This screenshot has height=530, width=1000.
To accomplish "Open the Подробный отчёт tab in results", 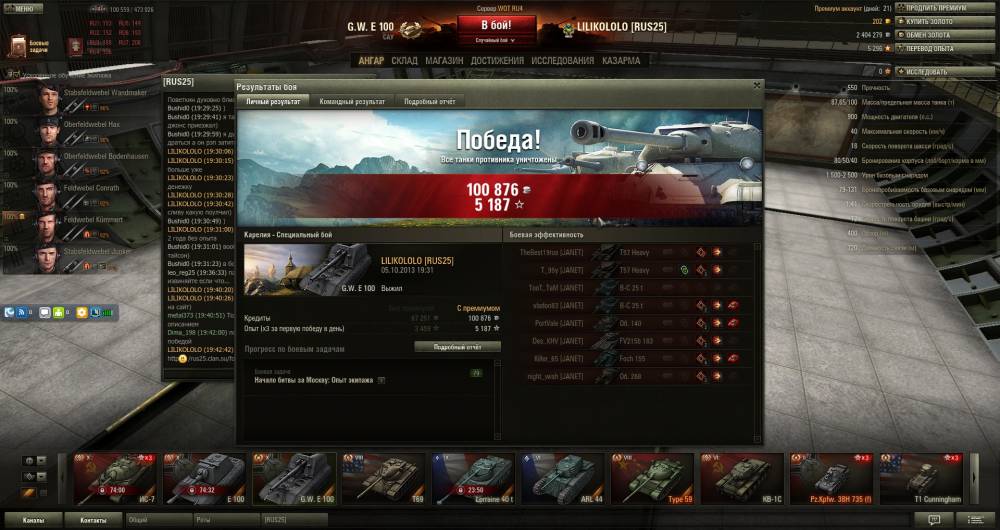I will click(x=430, y=102).
